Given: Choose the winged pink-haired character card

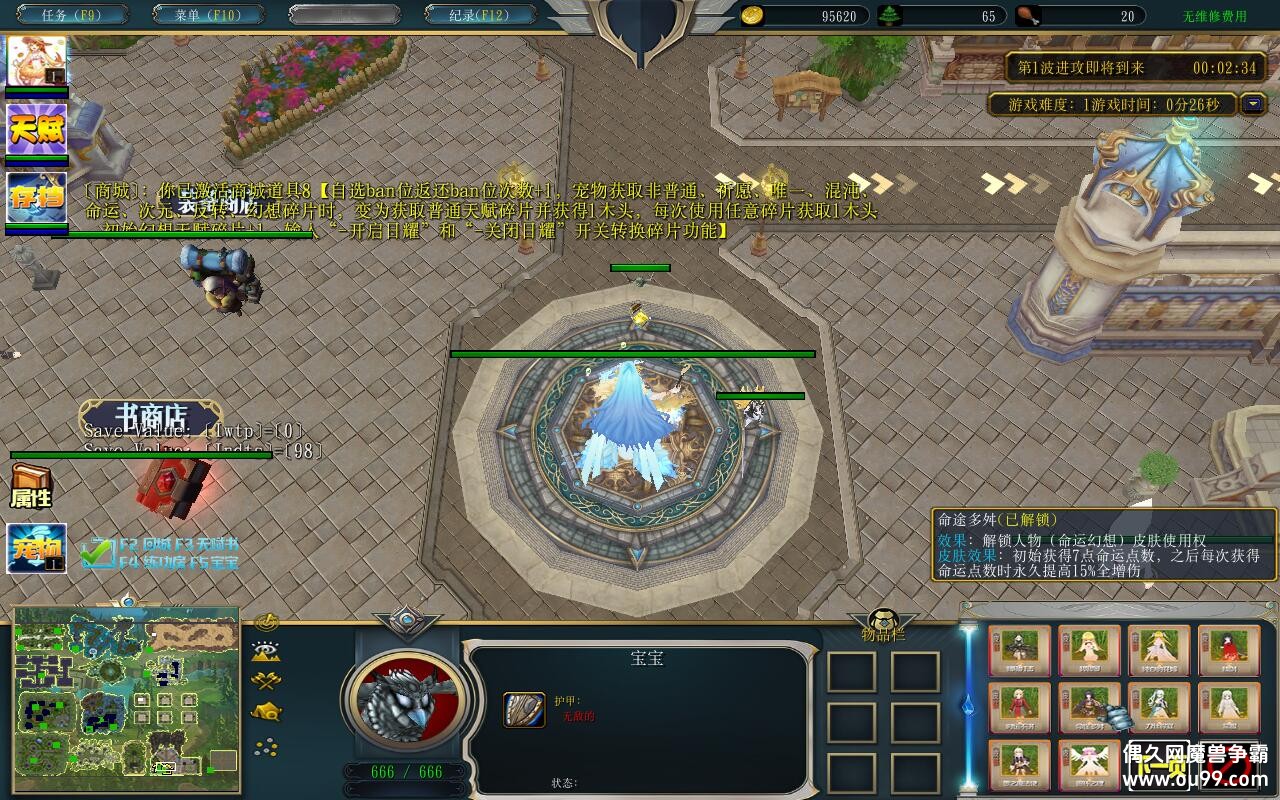Looking at the screenshot, I should [1089, 765].
